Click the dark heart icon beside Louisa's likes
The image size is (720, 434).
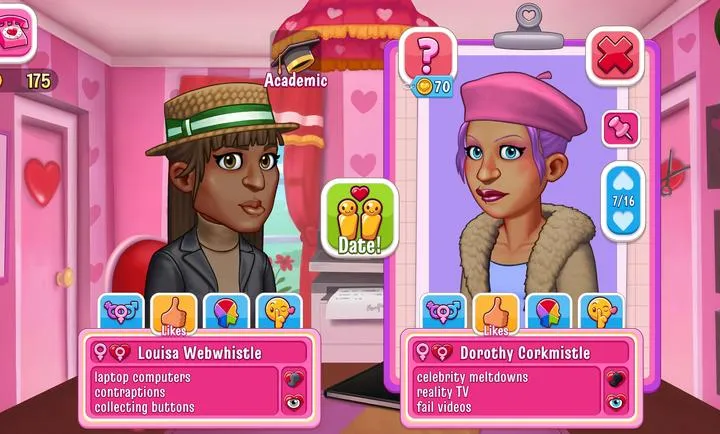tap(292, 379)
